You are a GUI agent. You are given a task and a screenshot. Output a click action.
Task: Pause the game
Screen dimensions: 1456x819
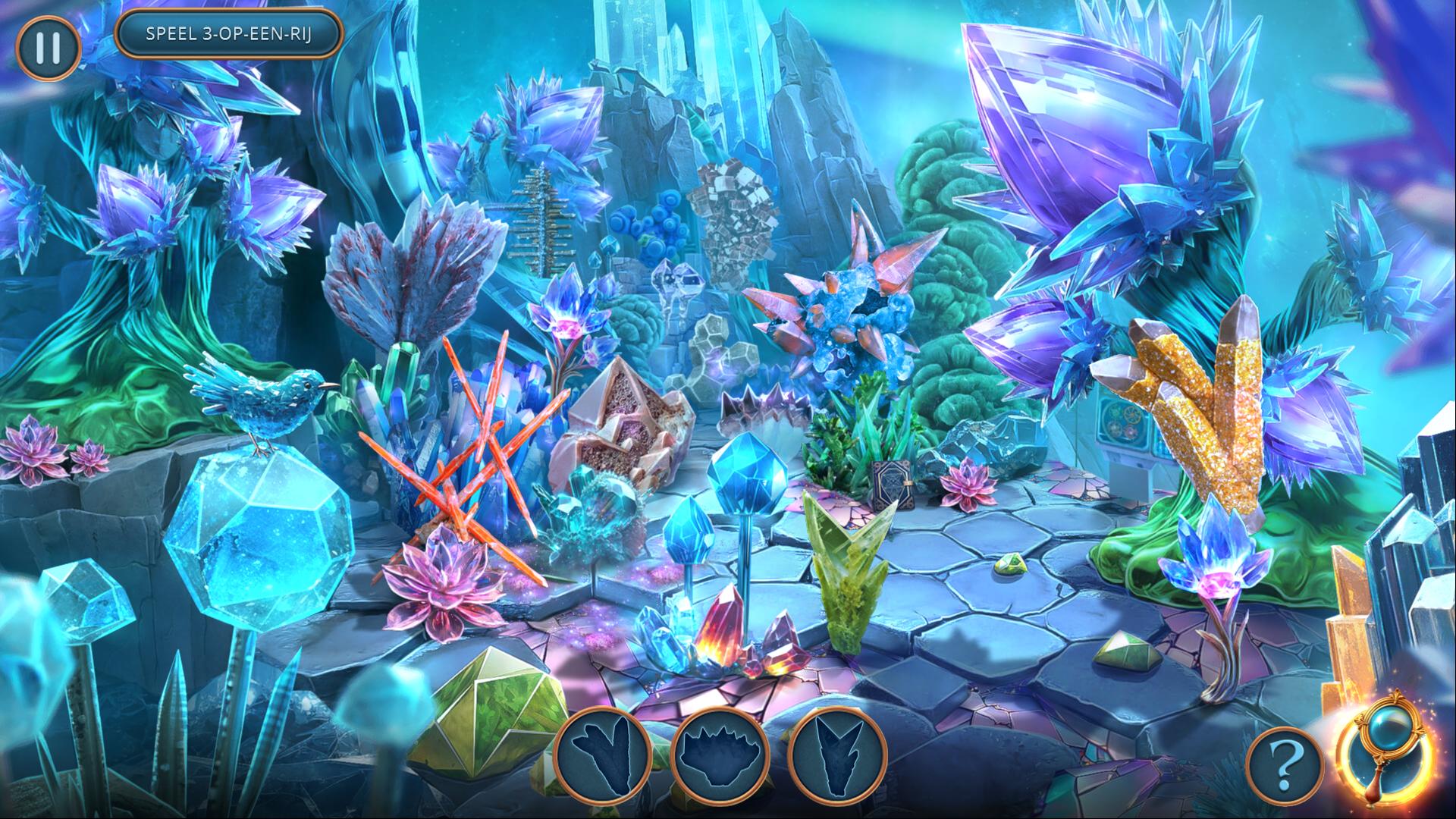click(48, 47)
